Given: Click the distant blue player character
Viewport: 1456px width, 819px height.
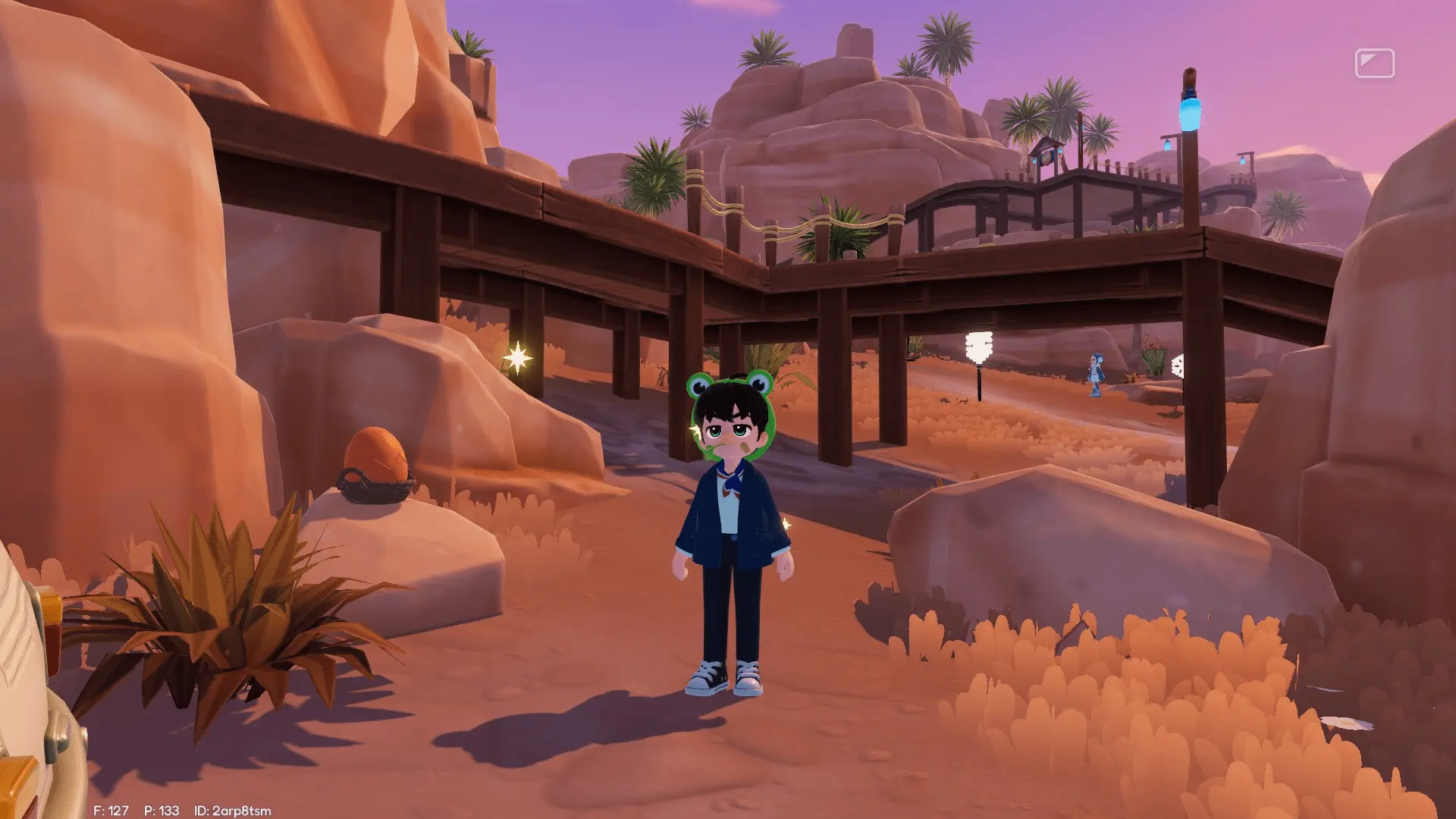Looking at the screenshot, I should coord(1096,373).
